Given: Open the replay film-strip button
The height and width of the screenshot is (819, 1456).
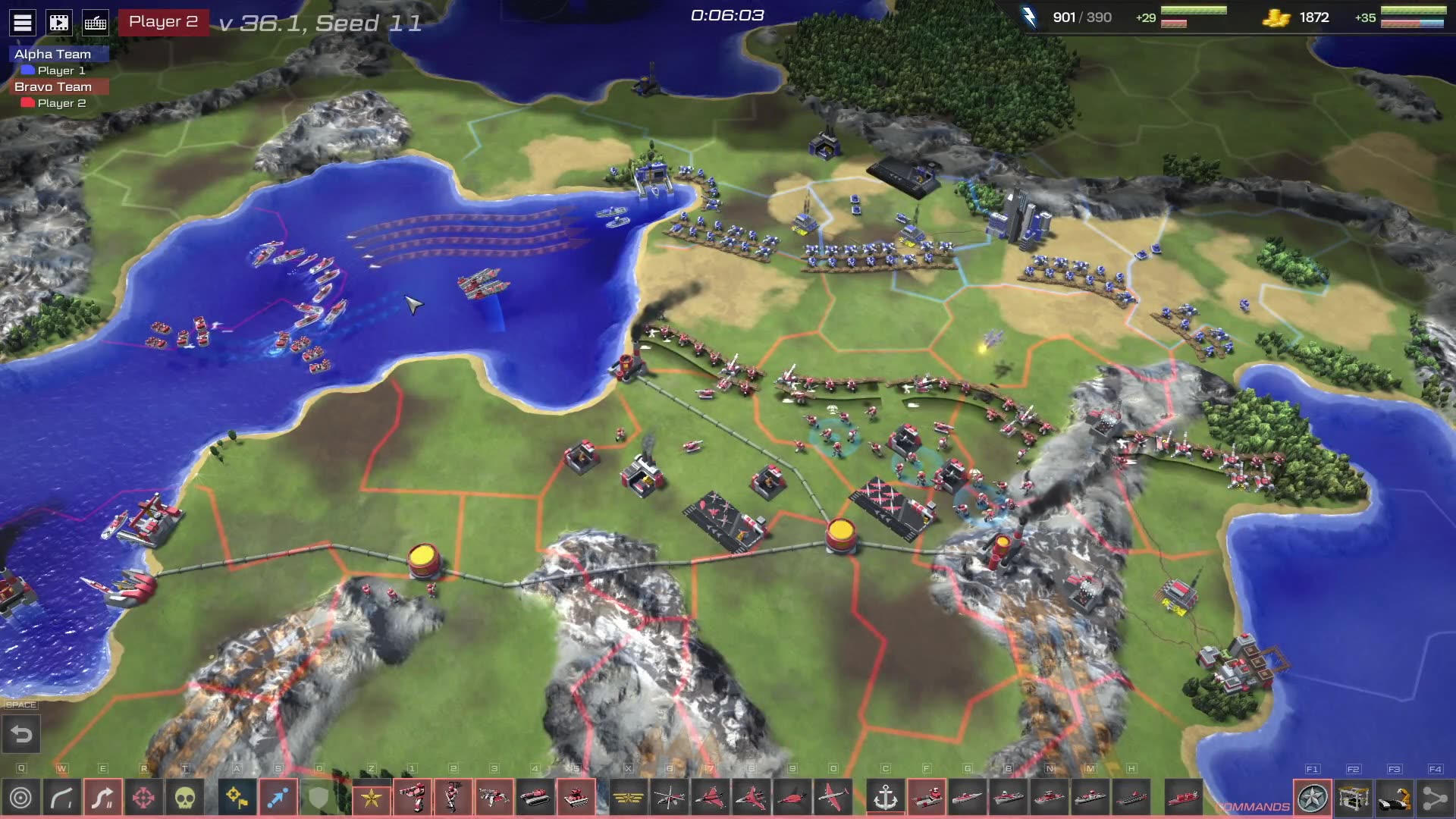Looking at the screenshot, I should tap(59, 23).
